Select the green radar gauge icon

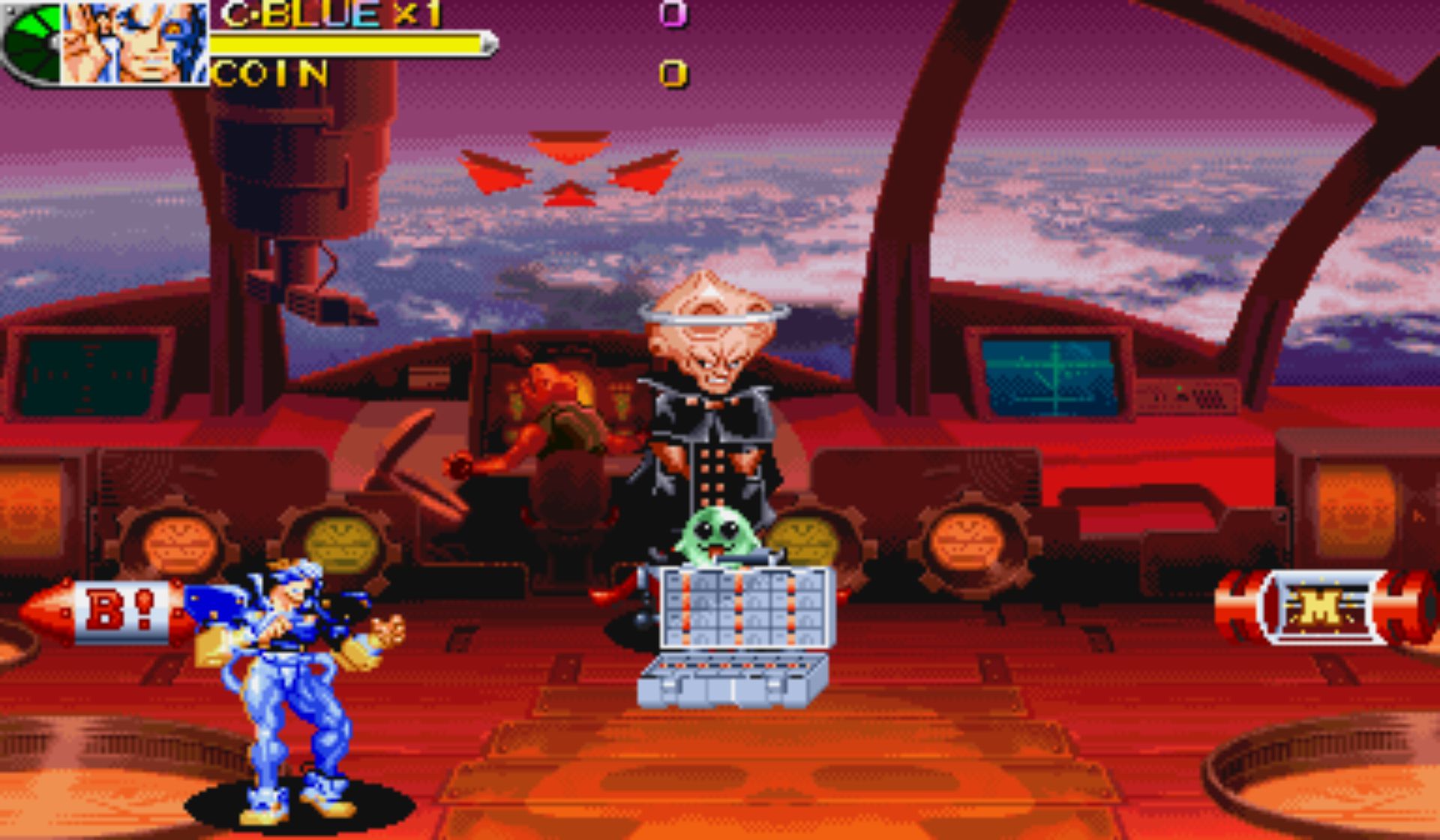(32, 42)
